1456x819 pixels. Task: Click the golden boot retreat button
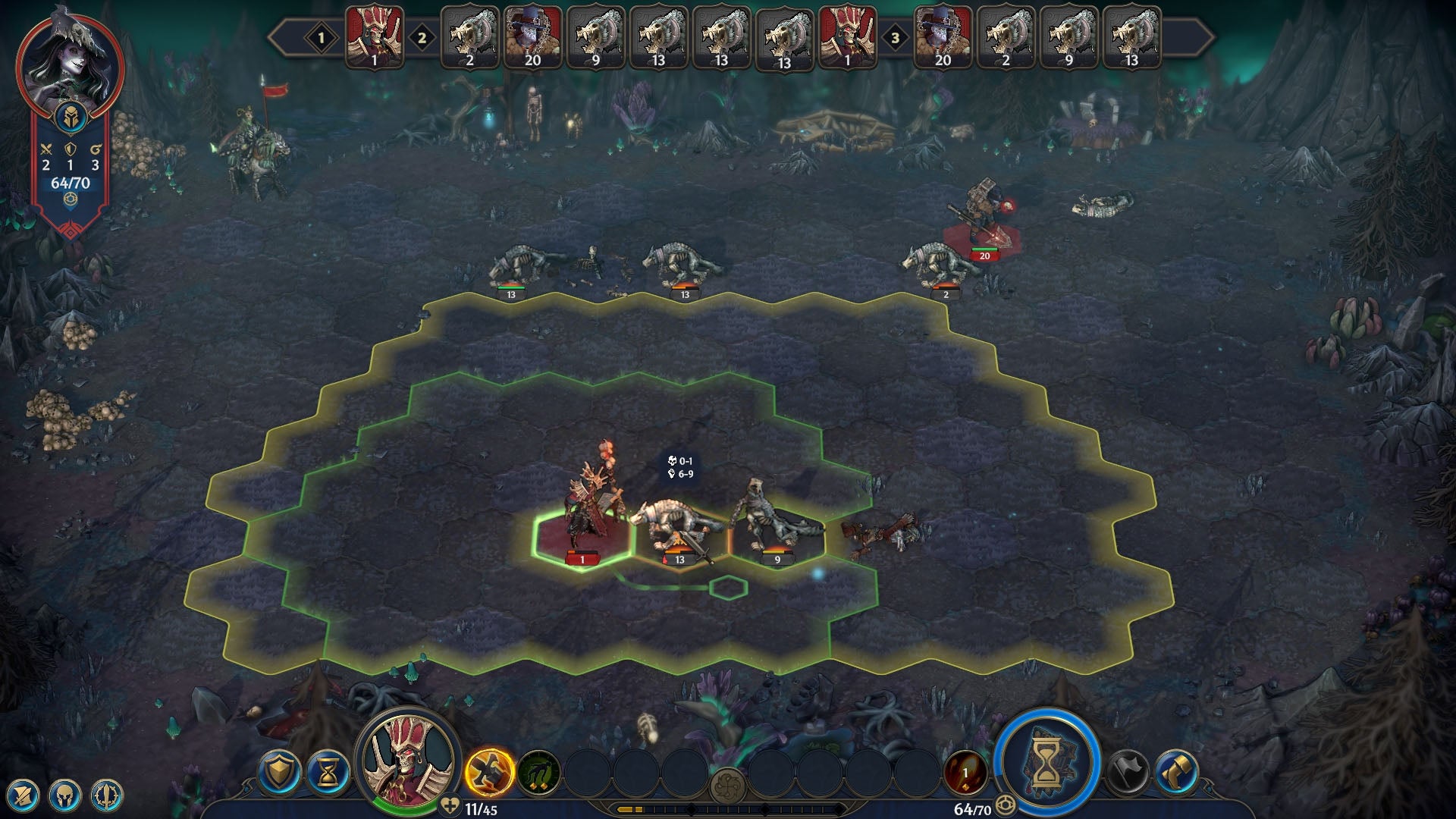(x=1176, y=773)
